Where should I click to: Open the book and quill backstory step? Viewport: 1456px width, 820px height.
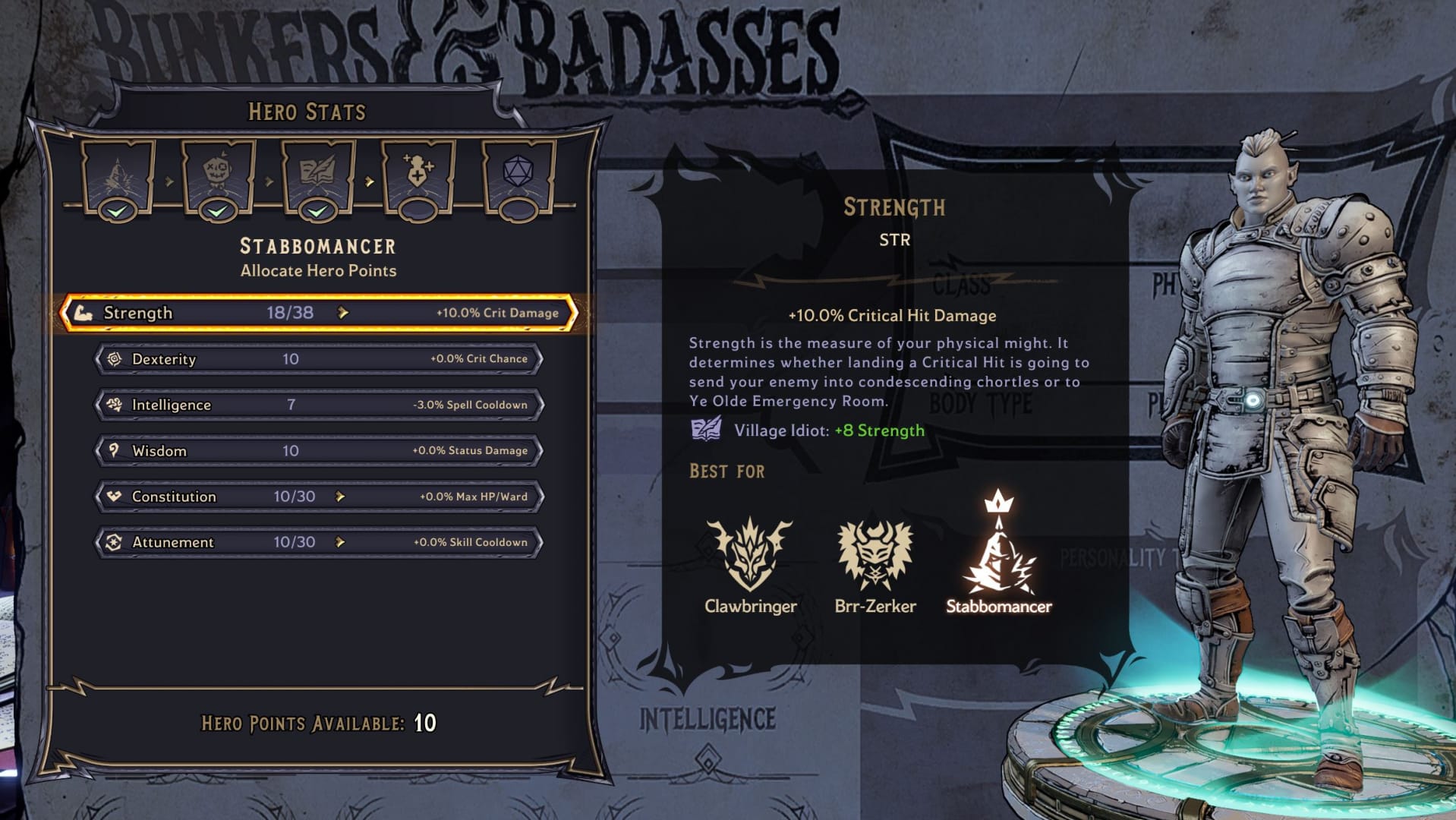coord(317,176)
